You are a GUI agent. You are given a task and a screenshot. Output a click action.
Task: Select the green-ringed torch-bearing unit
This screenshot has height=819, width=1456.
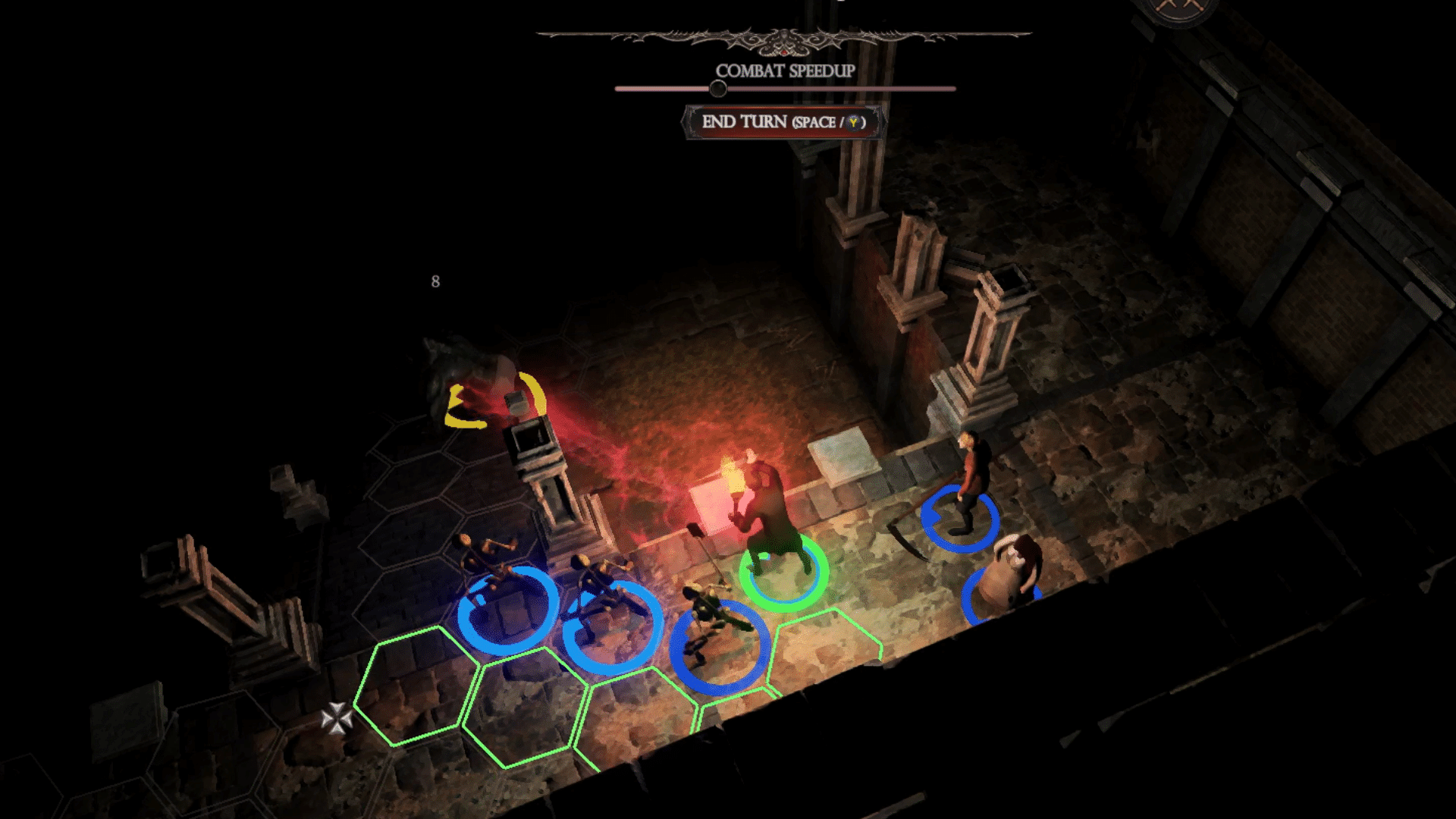(x=770, y=523)
